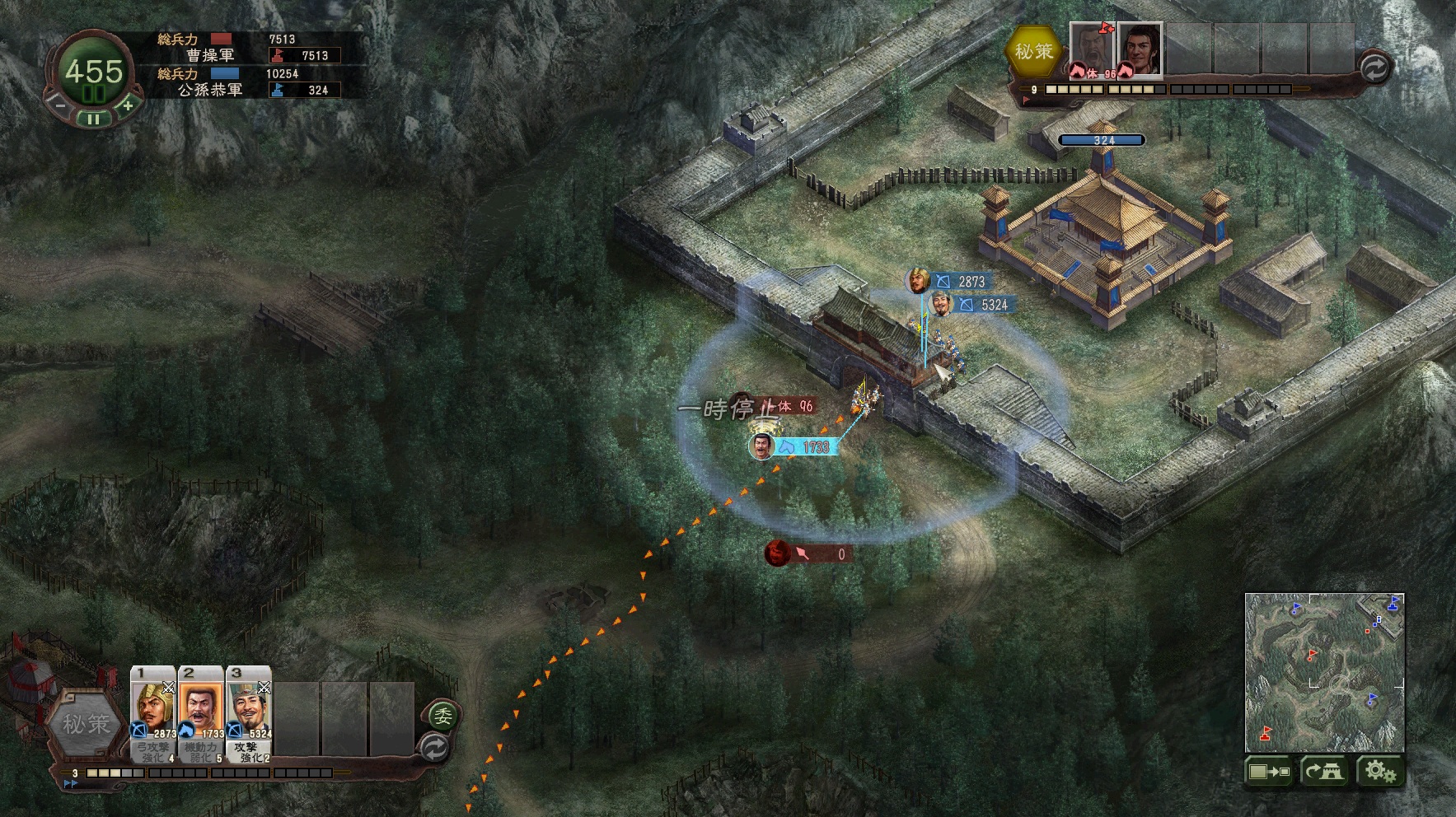The height and width of the screenshot is (817, 1456).
Task: Select the unit label showing 5324 troops
Action: pos(985,305)
